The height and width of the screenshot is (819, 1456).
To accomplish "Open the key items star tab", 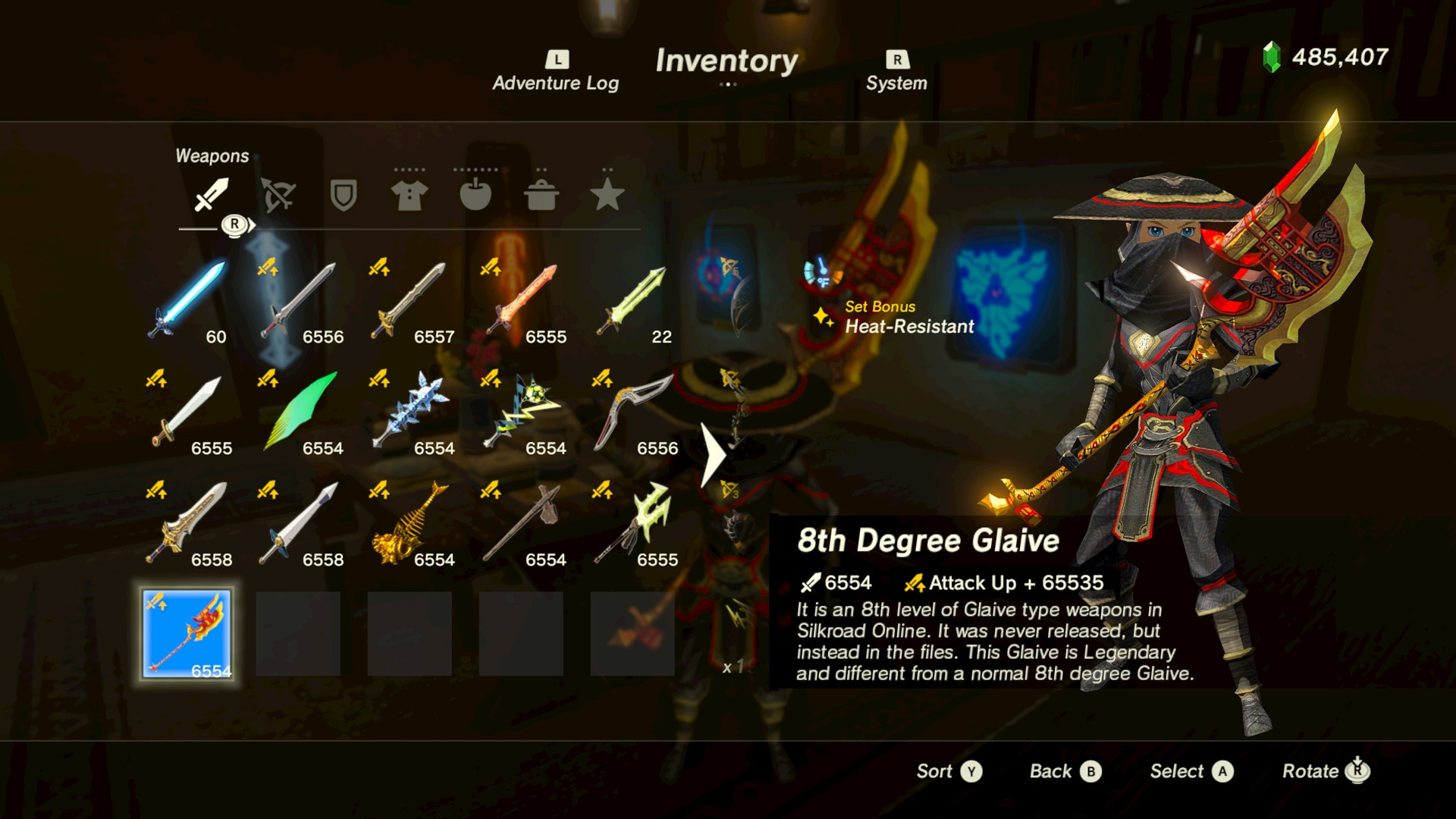I will point(607,196).
